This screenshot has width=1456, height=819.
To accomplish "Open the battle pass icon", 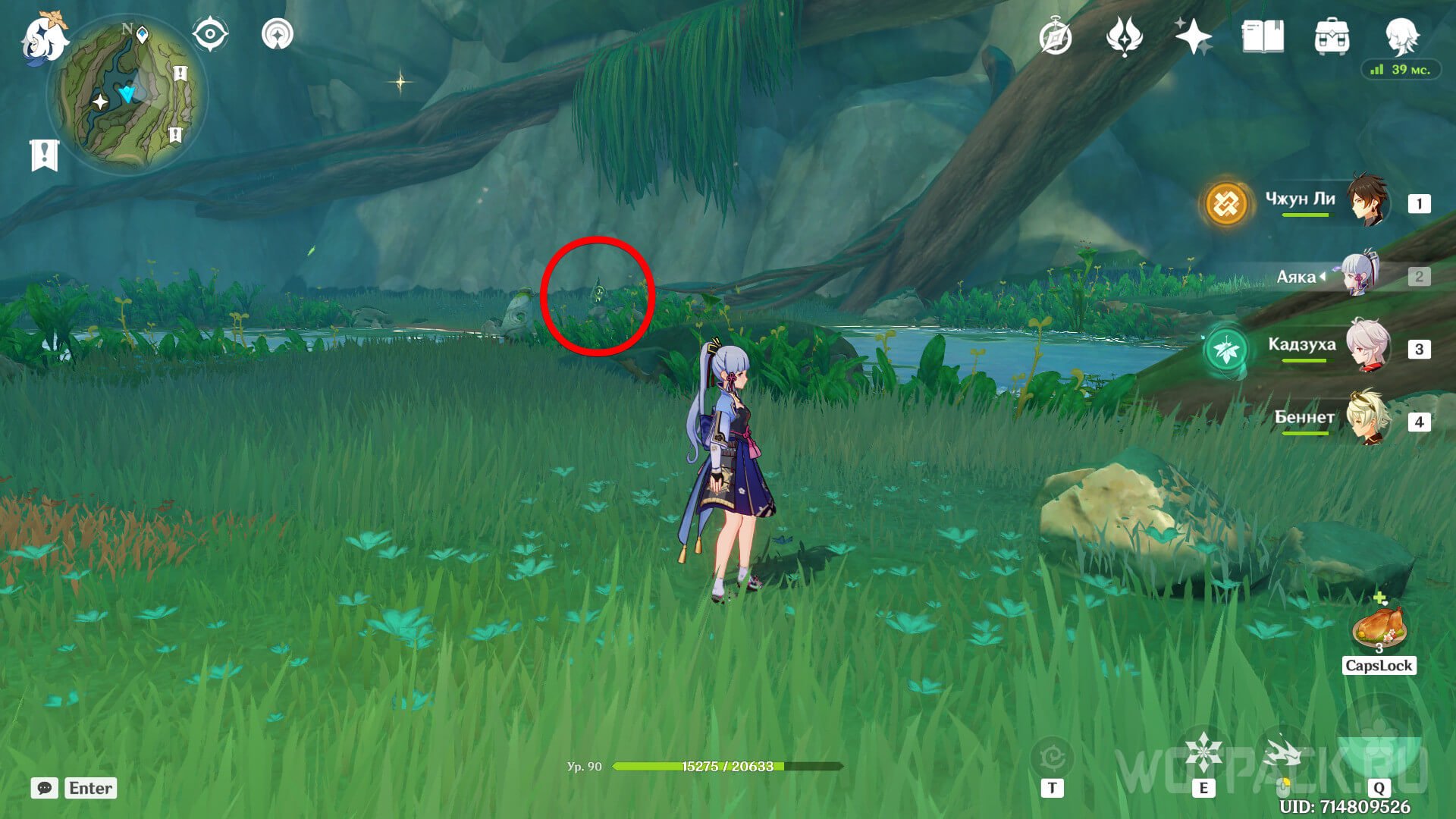I will [1124, 36].
